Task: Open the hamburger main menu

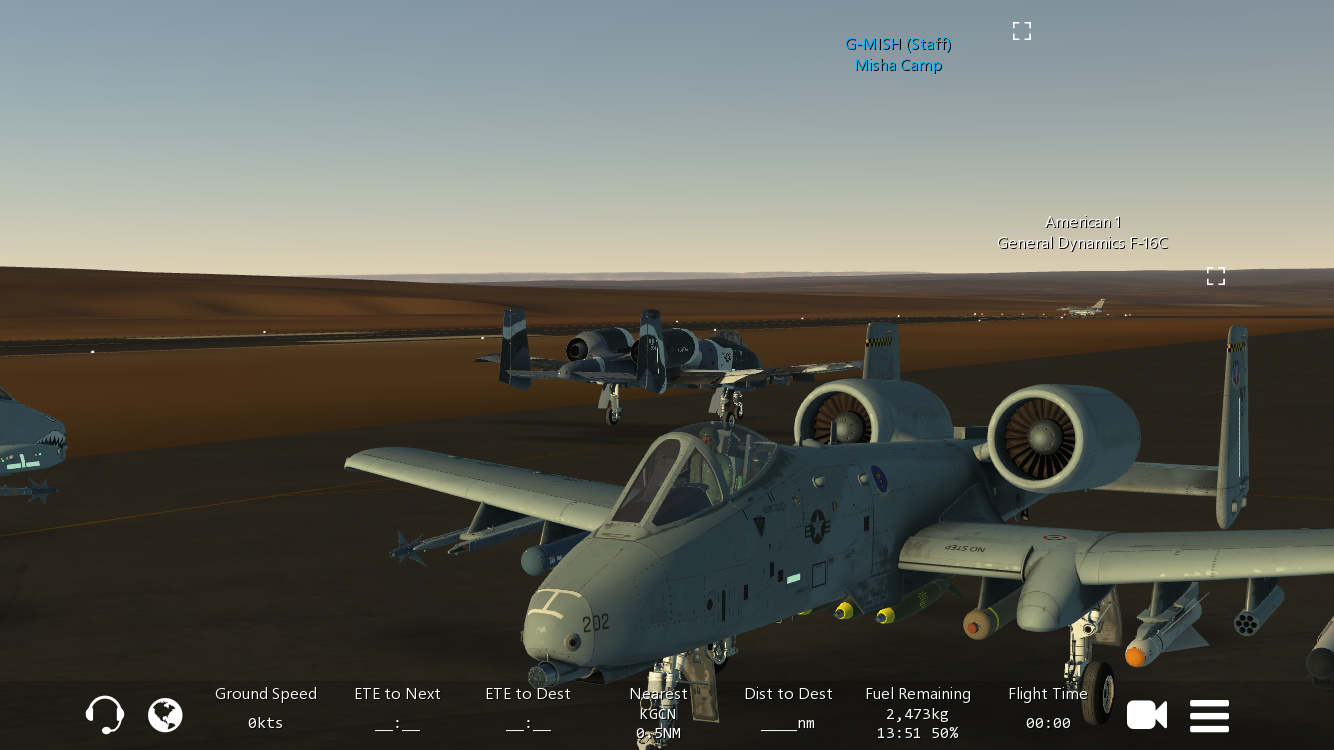Action: point(1209,716)
